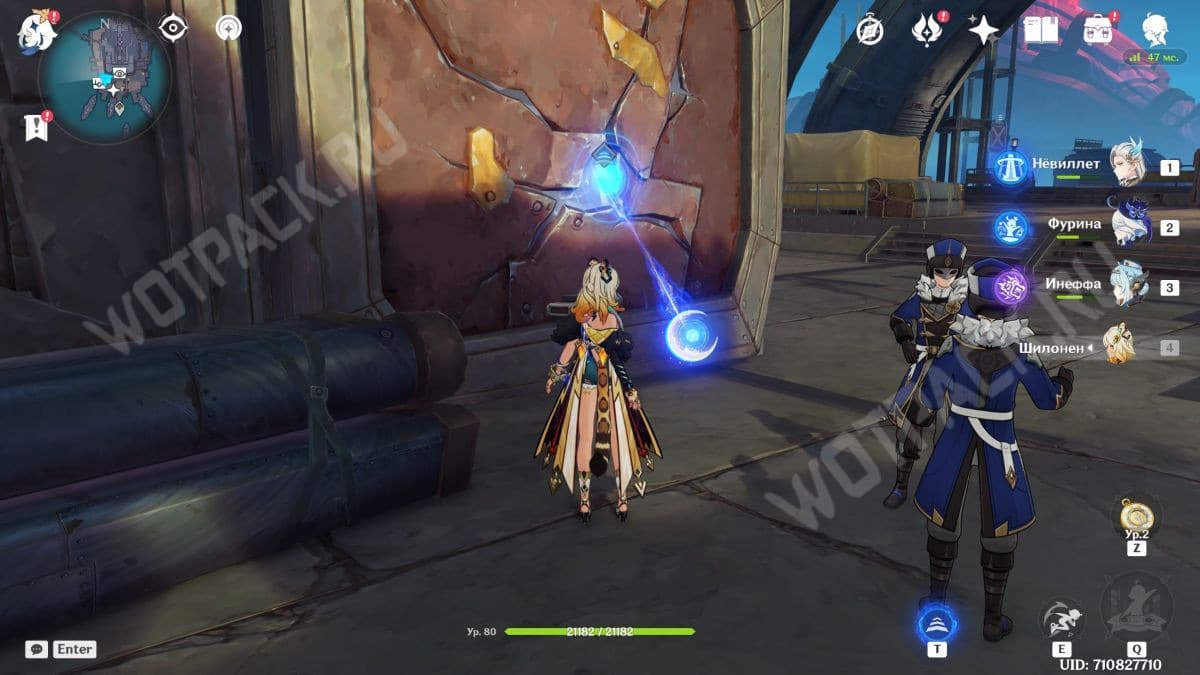
Task: Switch to party member Инеффа
Action: [1128, 286]
